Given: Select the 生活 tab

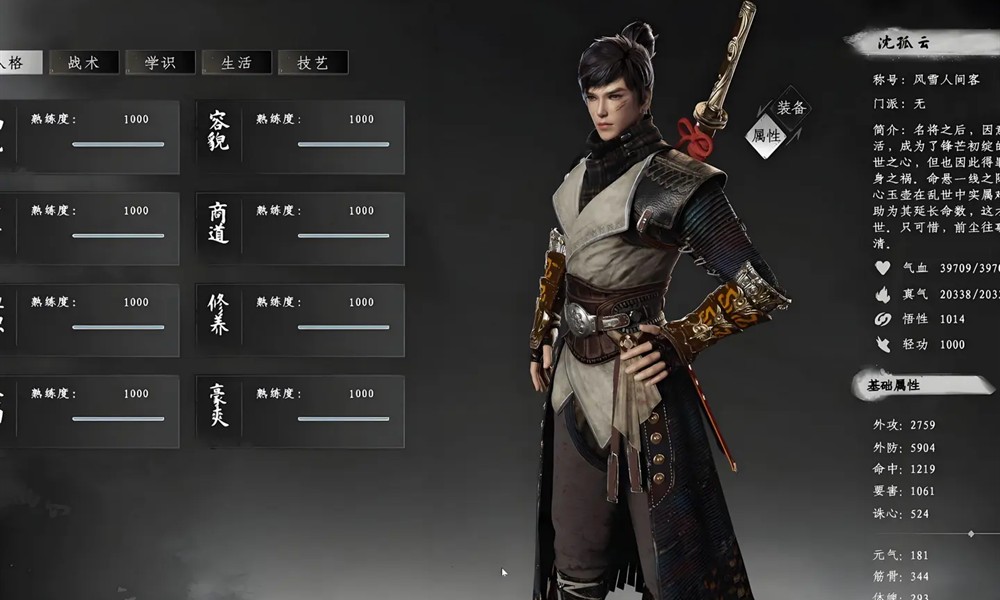Looking at the screenshot, I should point(236,62).
